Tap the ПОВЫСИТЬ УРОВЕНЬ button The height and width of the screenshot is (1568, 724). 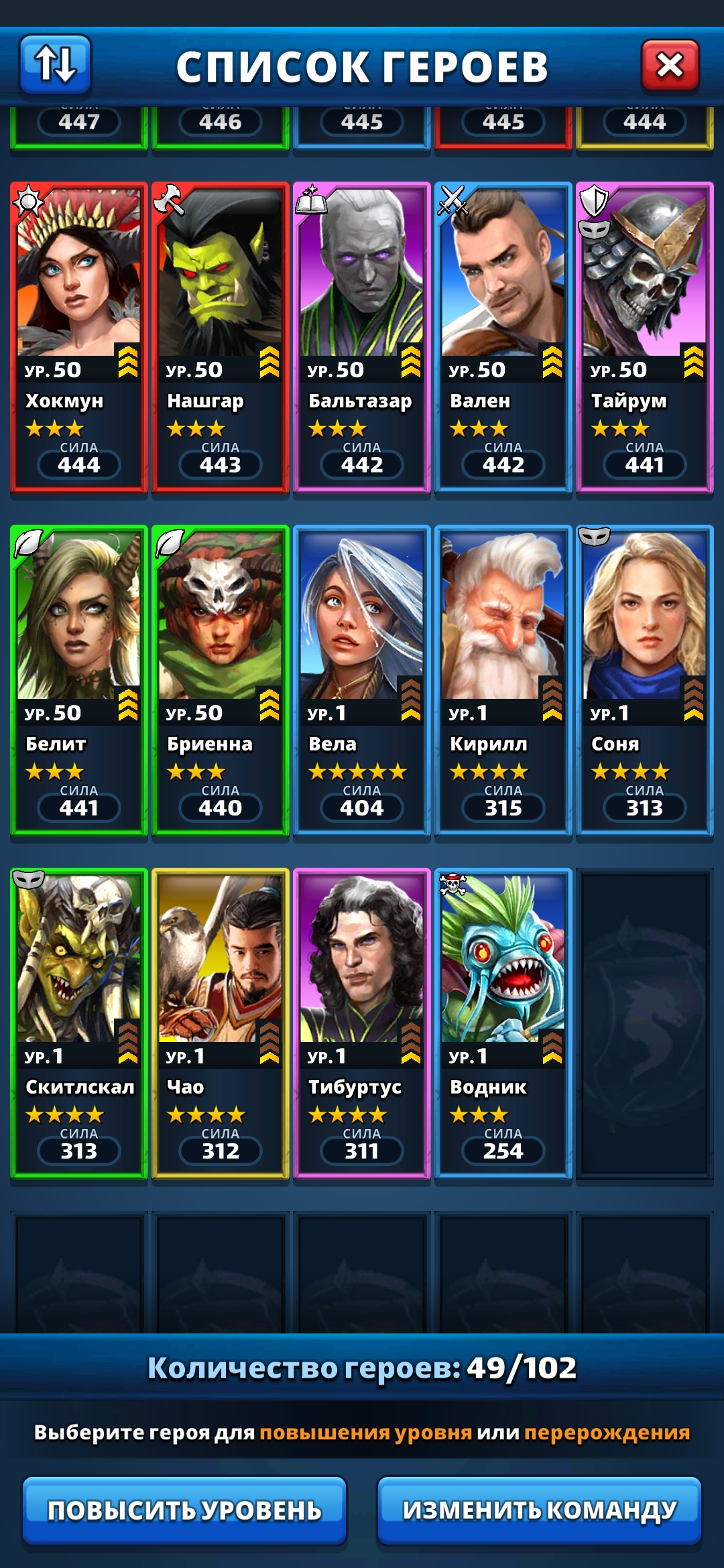184,1510
